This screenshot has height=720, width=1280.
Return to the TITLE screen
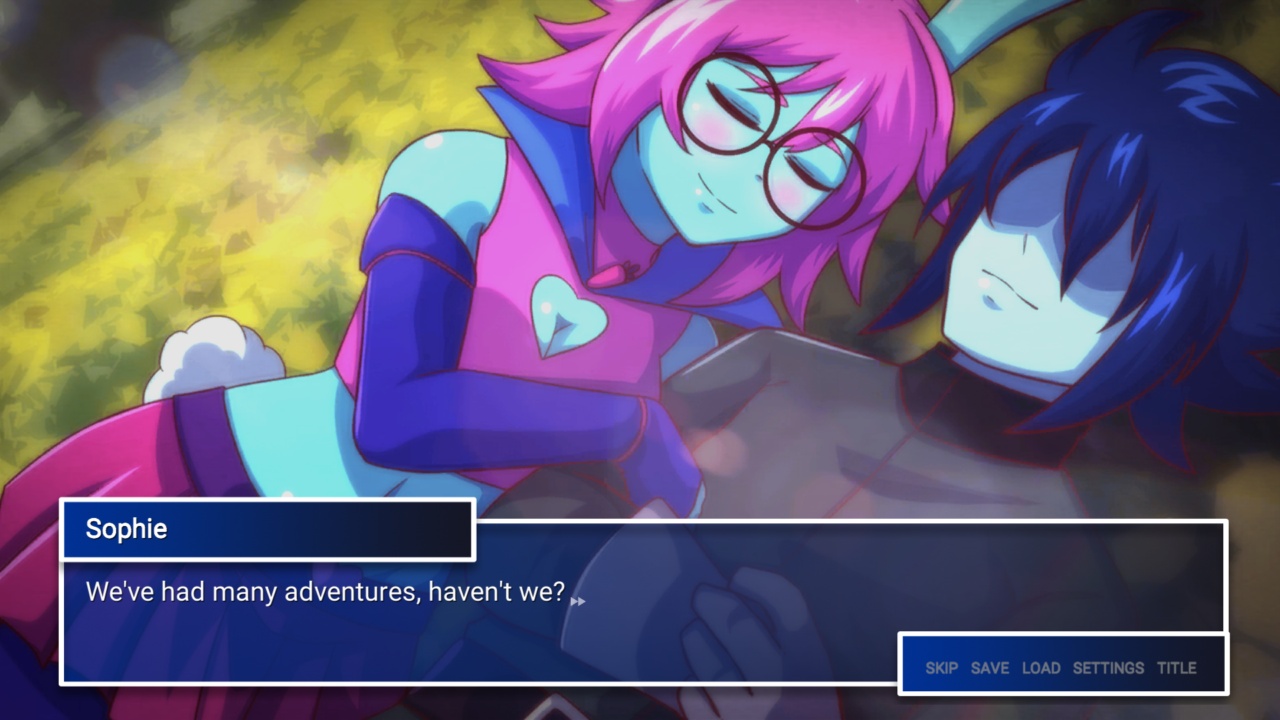pos(1177,668)
